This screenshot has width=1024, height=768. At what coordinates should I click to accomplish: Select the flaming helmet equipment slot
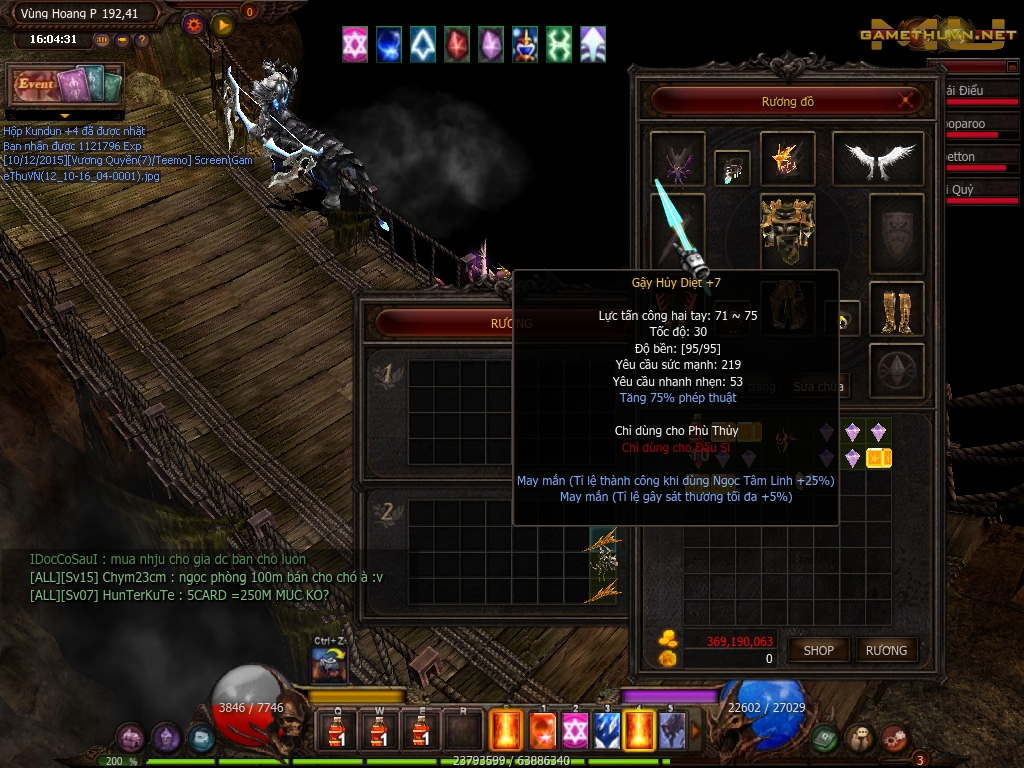coord(787,159)
